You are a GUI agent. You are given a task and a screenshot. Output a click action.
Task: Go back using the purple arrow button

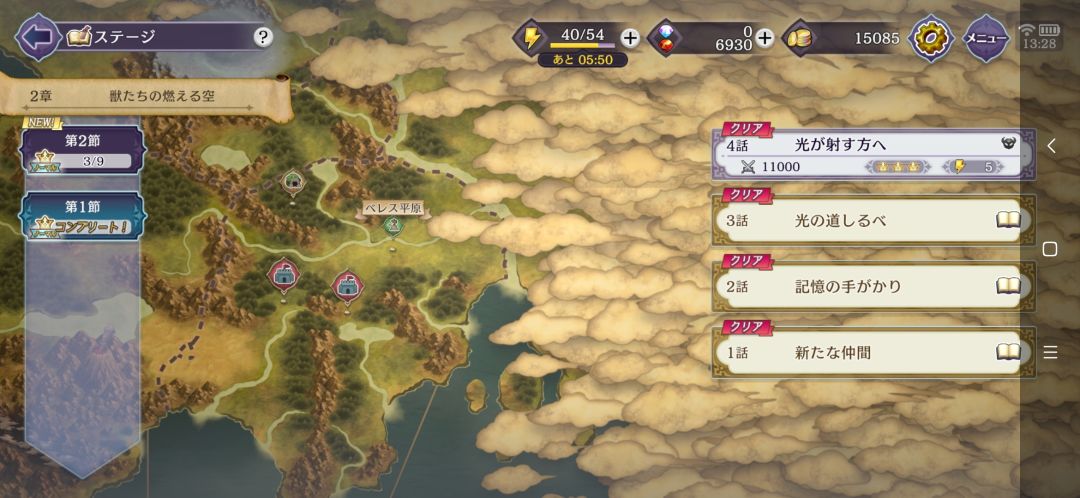(37, 38)
